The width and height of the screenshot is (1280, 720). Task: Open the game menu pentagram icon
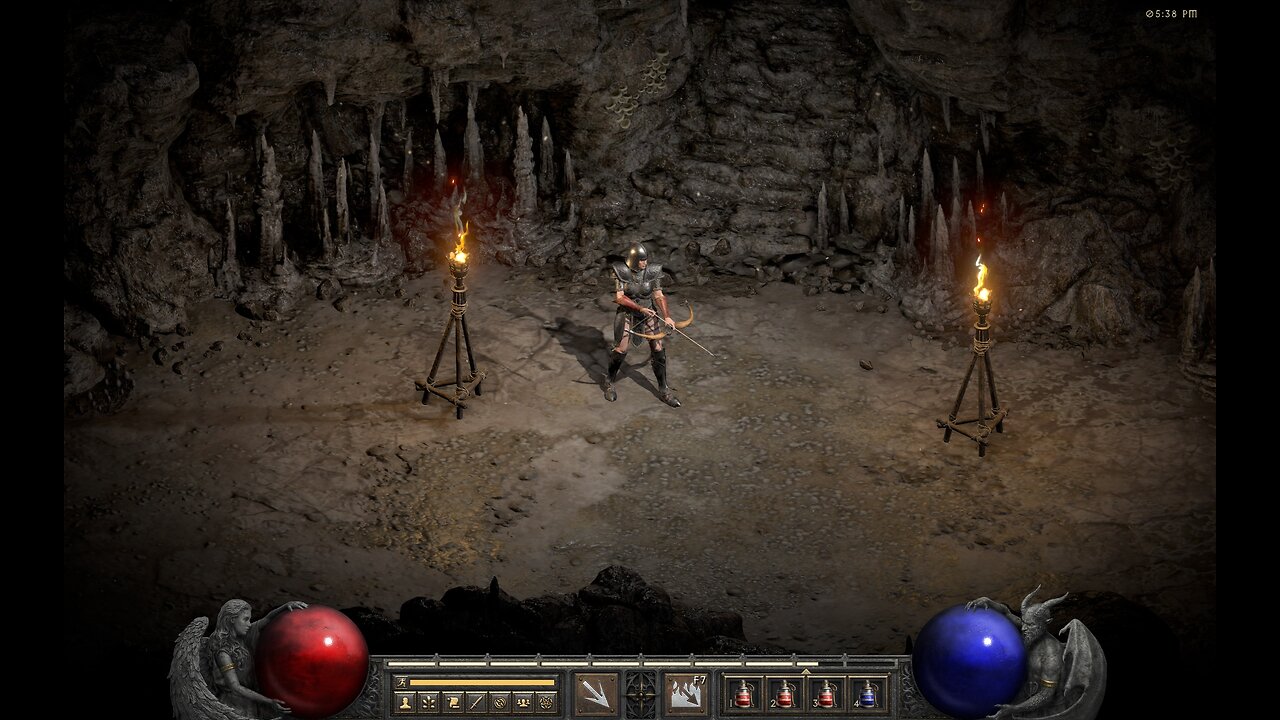(x=545, y=702)
